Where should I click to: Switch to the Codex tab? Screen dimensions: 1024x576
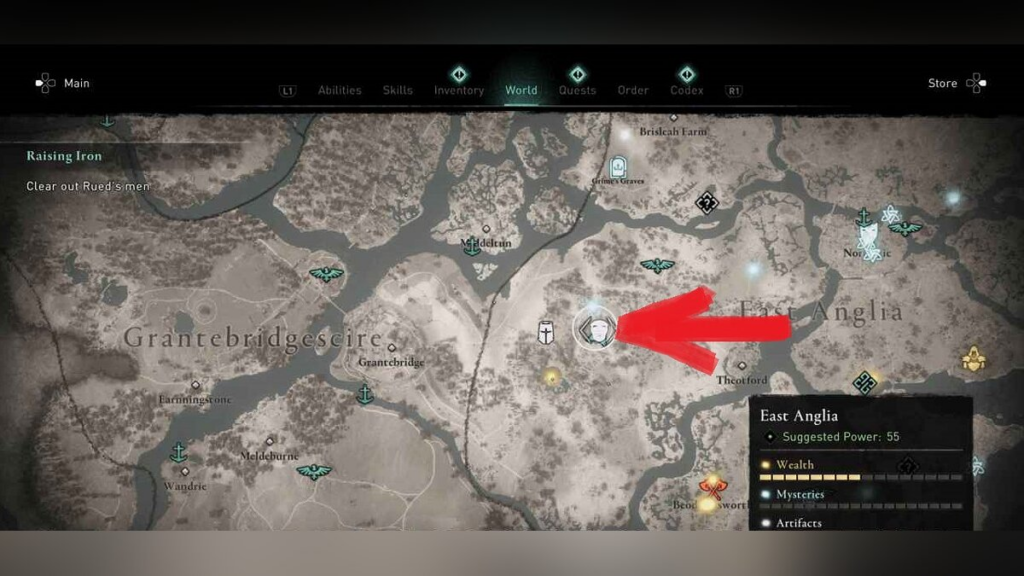click(x=687, y=90)
